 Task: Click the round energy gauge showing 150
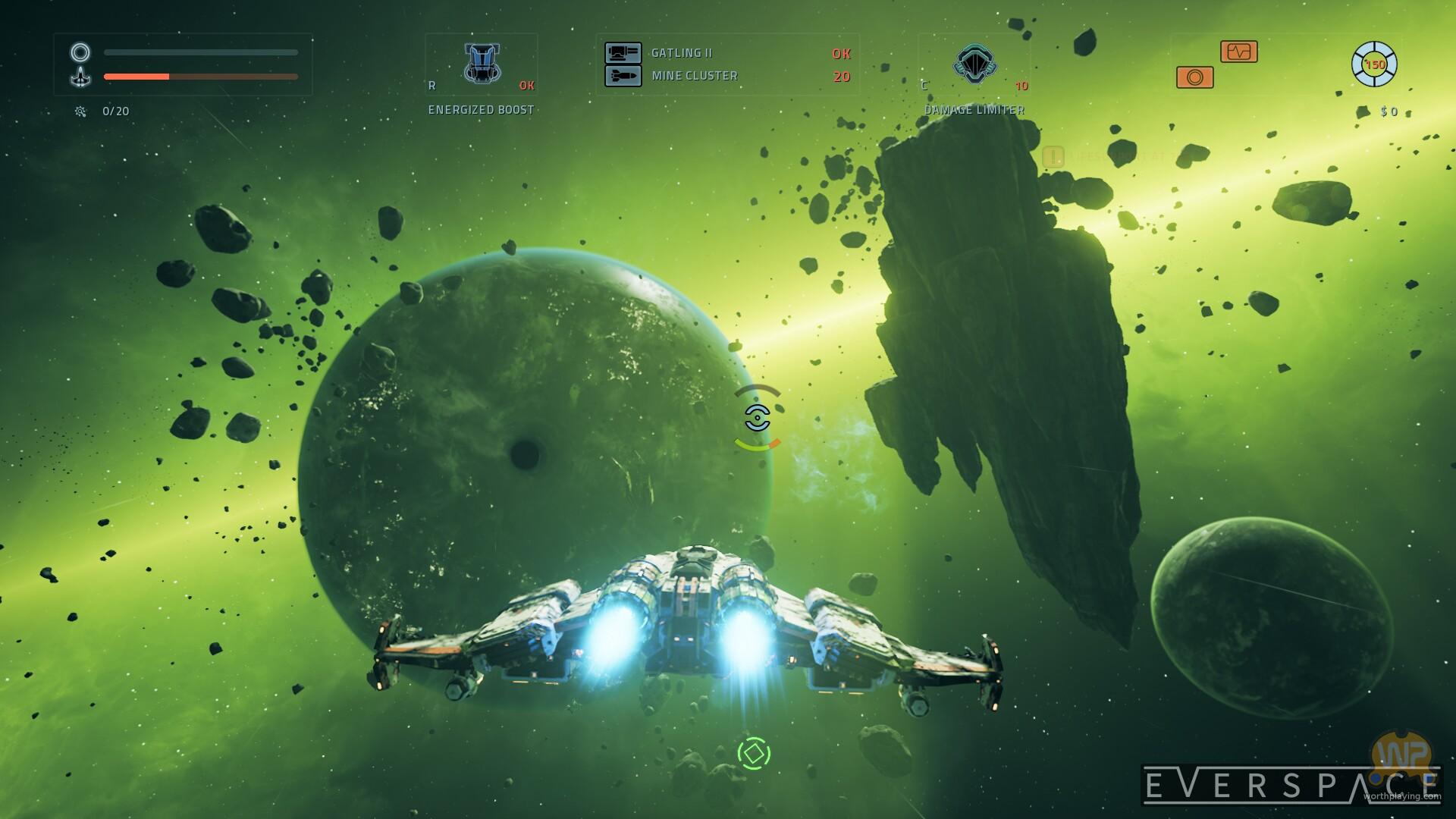pyautogui.click(x=1374, y=64)
